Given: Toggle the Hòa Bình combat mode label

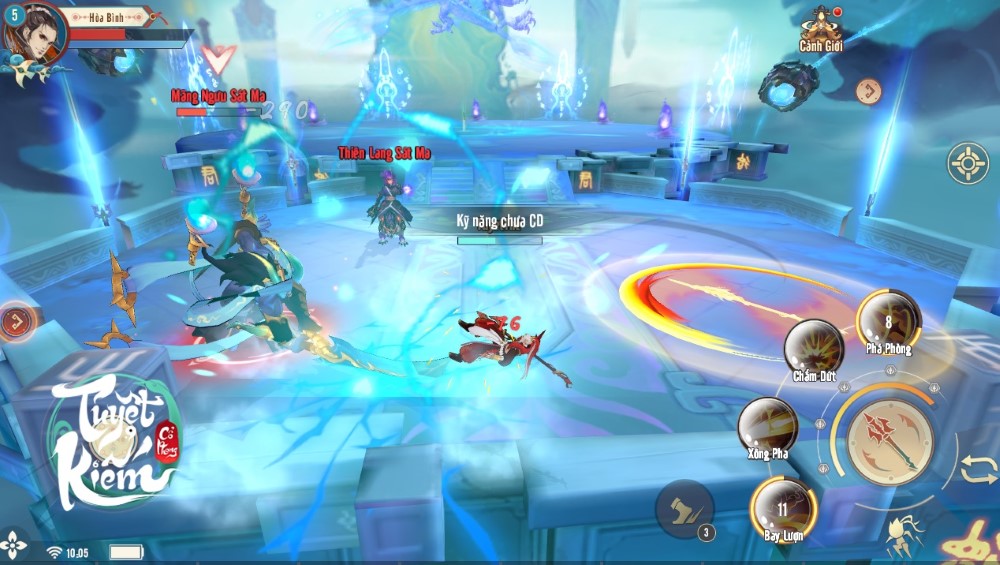Looking at the screenshot, I should coord(105,17).
